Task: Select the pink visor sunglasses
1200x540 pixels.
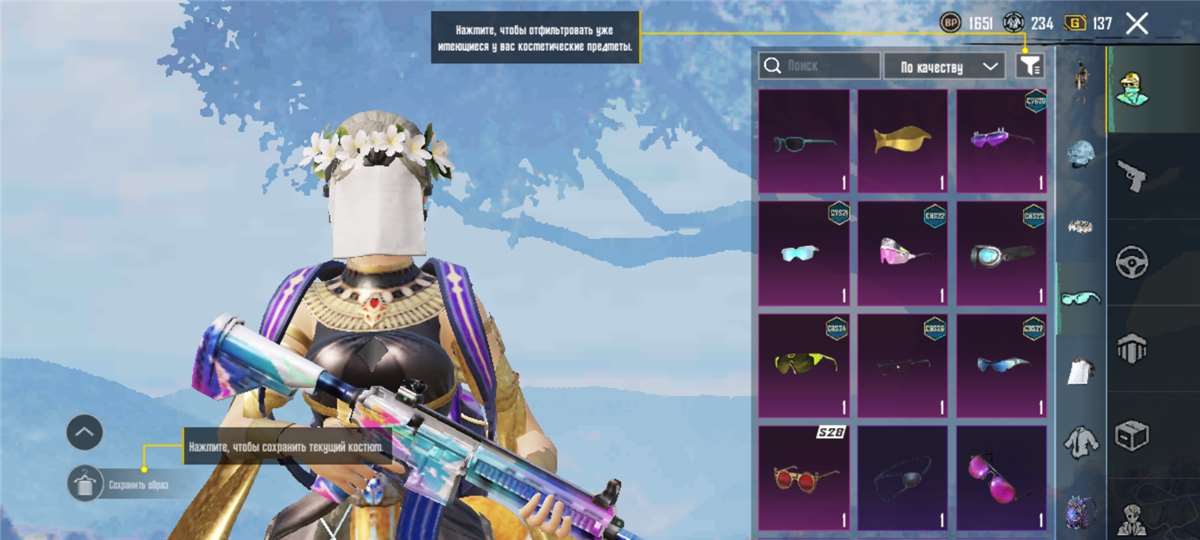Action: [x=902, y=253]
